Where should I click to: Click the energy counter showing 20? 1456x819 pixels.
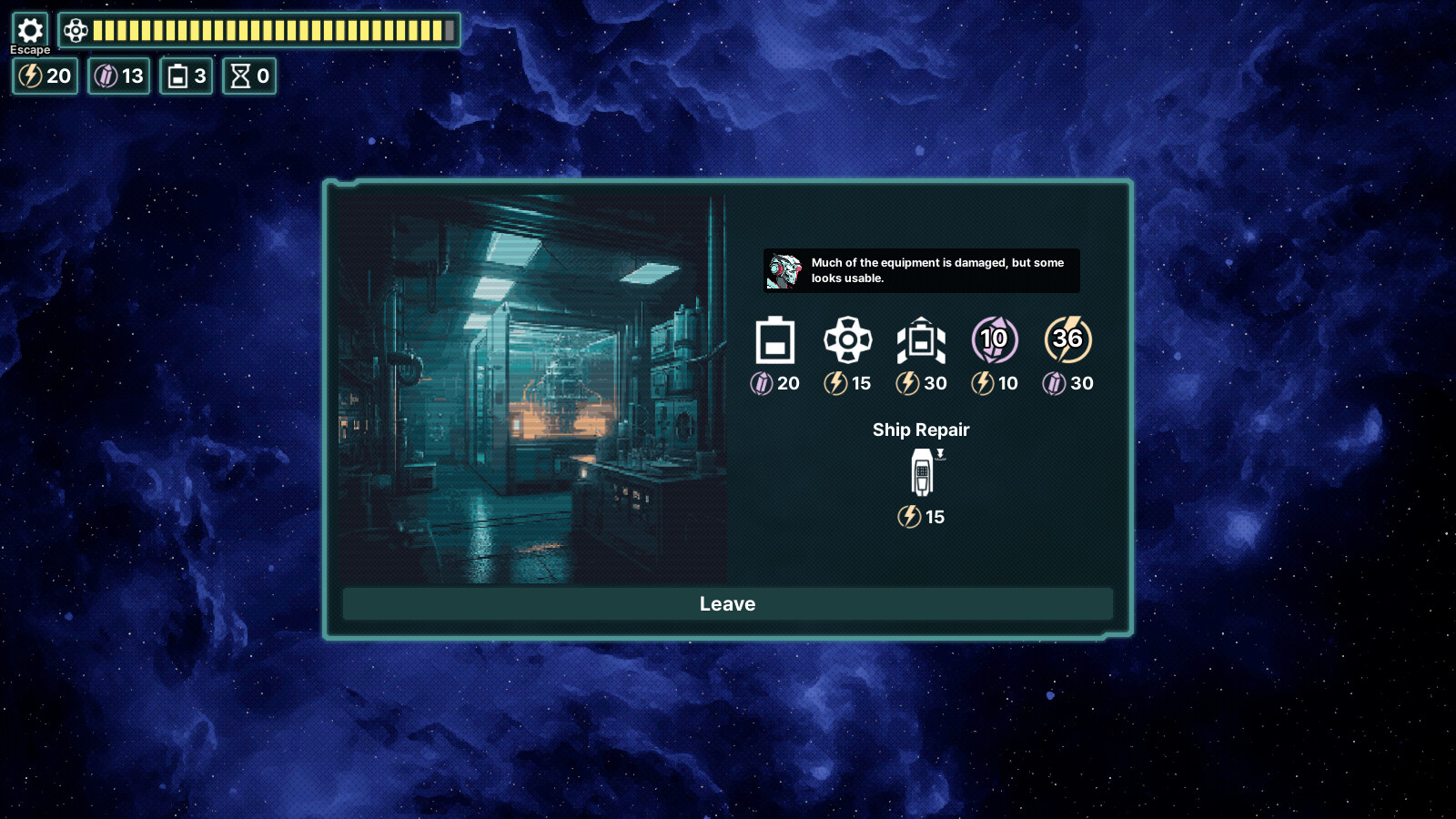coord(44,76)
